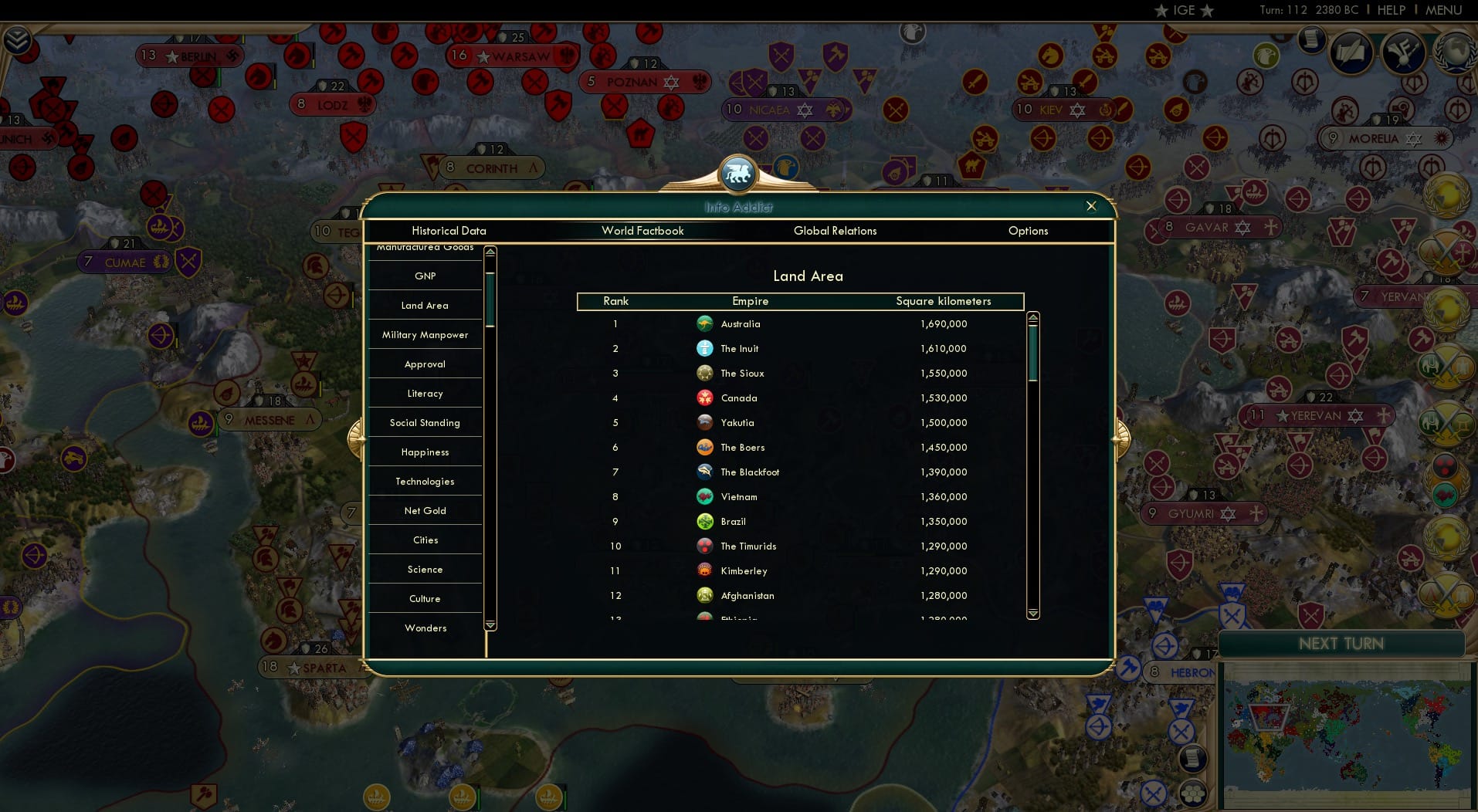Click Australia's civilization emblem in the table
Viewport: 1478px width, 812px height.
point(705,323)
